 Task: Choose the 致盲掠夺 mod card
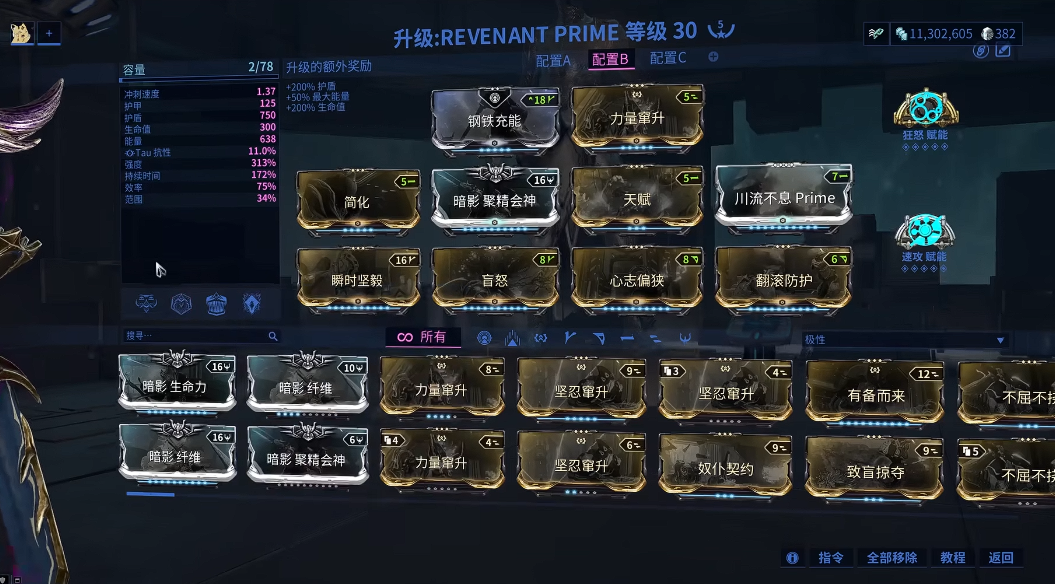(x=875, y=471)
